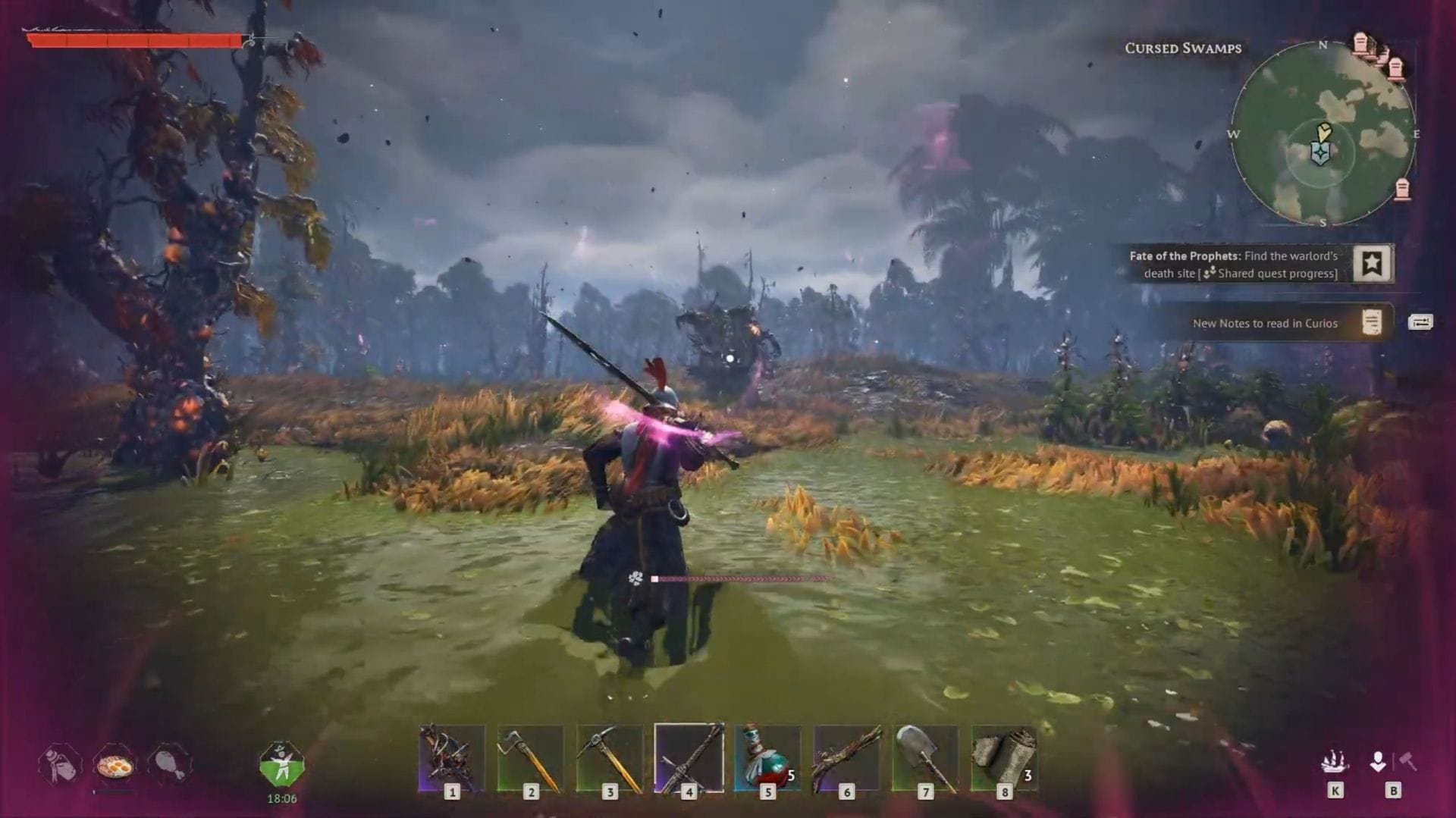Select the sword in hotbar slot 1

point(451,758)
